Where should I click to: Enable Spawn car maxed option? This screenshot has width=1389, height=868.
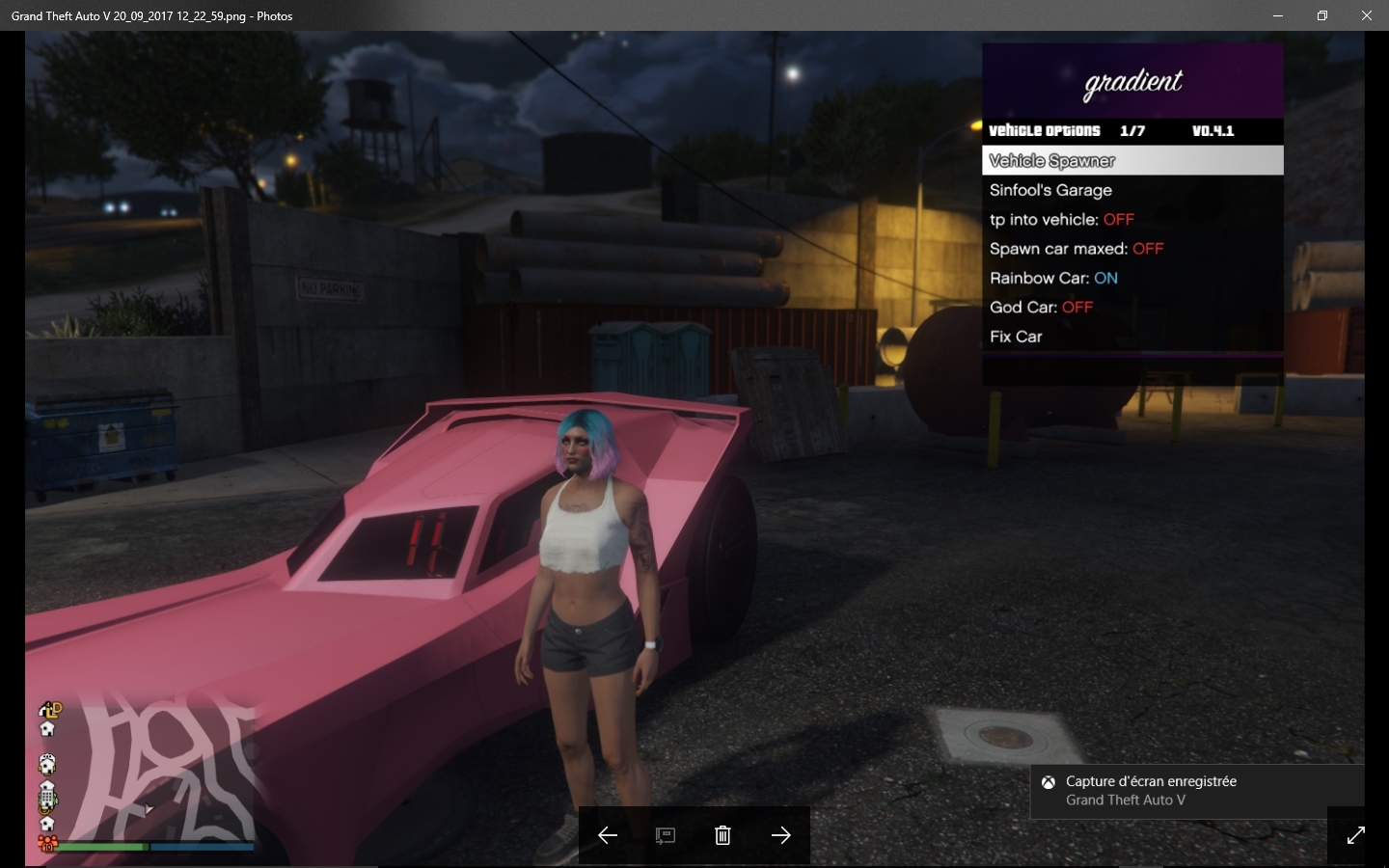pyautogui.click(x=1076, y=249)
